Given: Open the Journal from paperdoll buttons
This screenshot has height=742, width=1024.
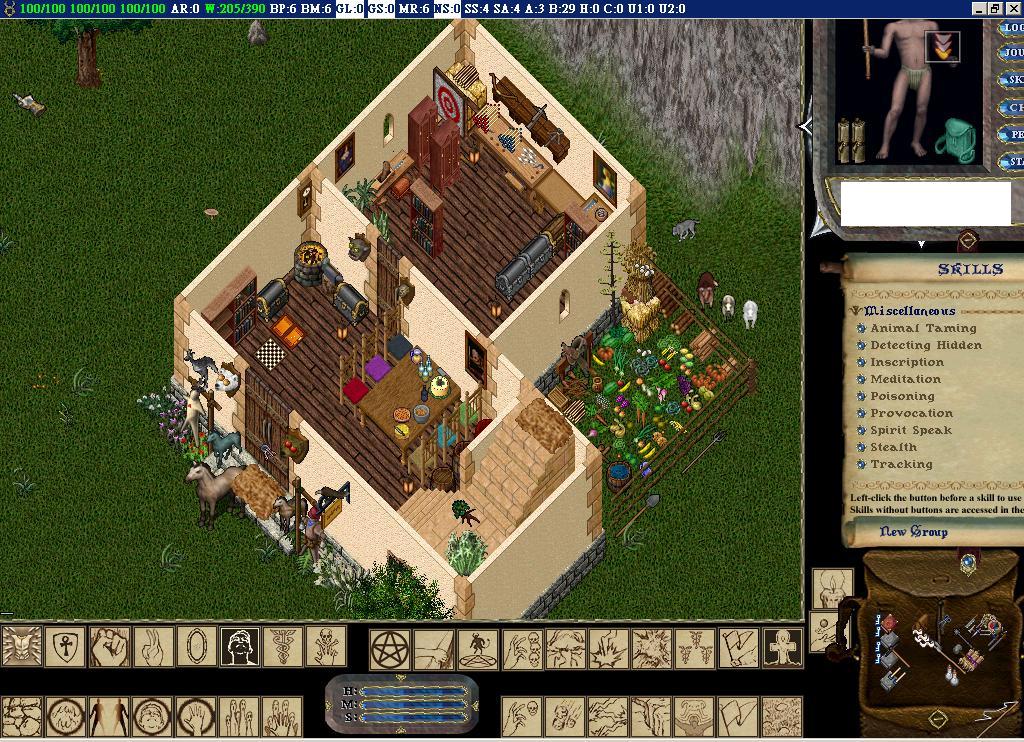Looking at the screenshot, I should [1012, 53].
